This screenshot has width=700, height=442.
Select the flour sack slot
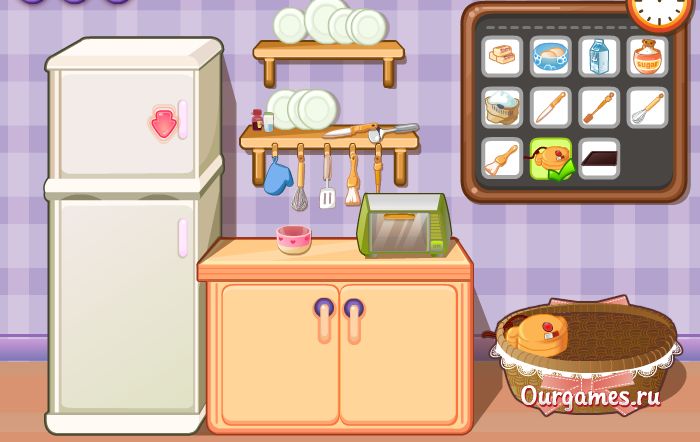coord(502,108)
